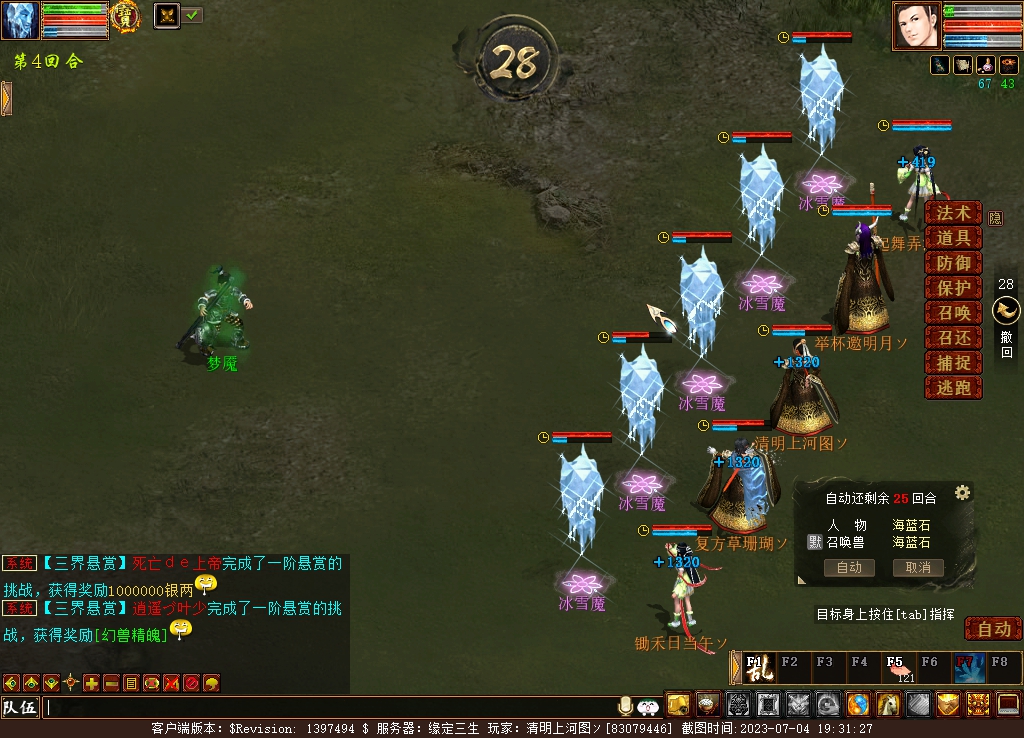1024x738 pixels.
Task: Activate the large red 自动 auto button
Action: (993, 629)
